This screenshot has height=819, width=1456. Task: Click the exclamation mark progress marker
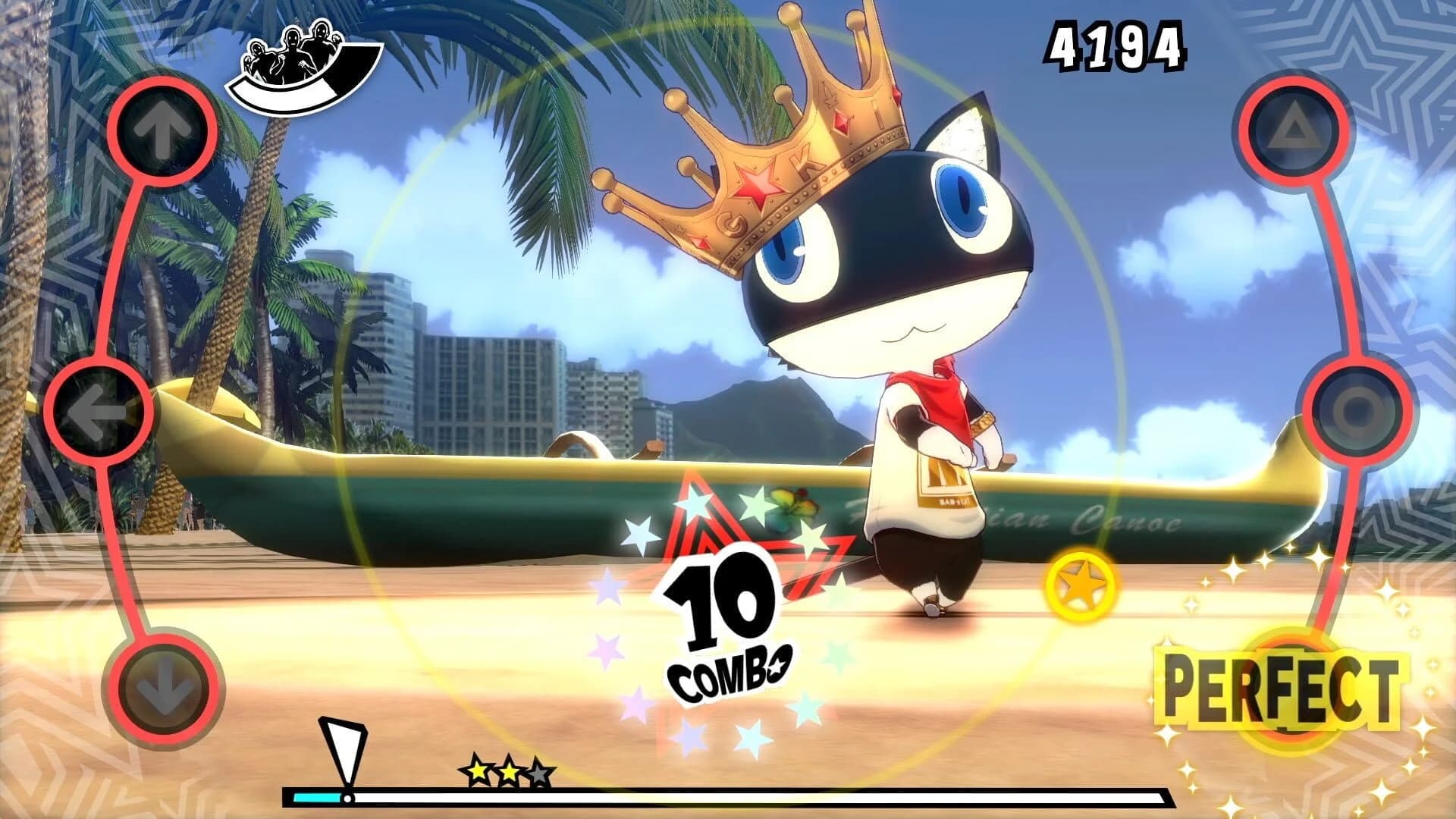coord(343,751)
